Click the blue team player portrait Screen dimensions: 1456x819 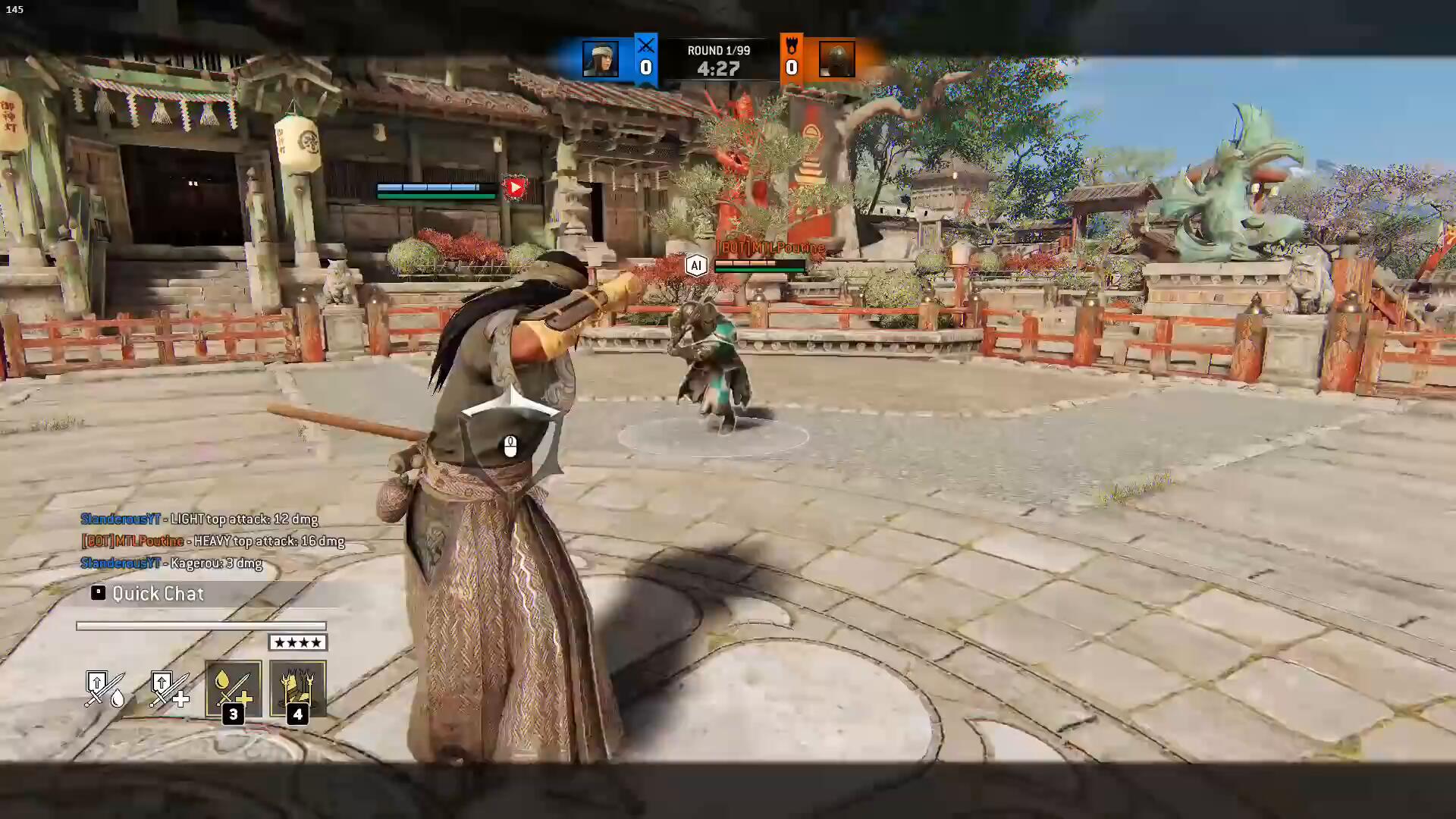tap(600, 59)
